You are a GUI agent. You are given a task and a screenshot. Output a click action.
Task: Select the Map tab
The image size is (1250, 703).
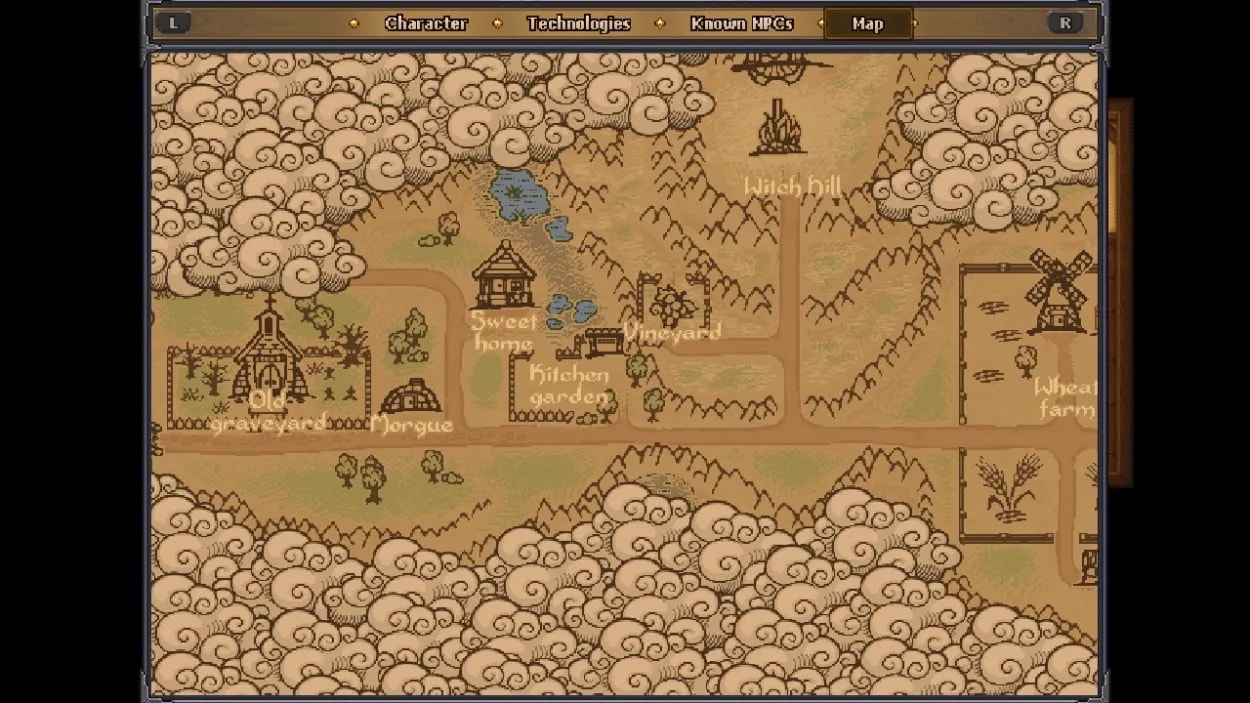tap(867, 24)
